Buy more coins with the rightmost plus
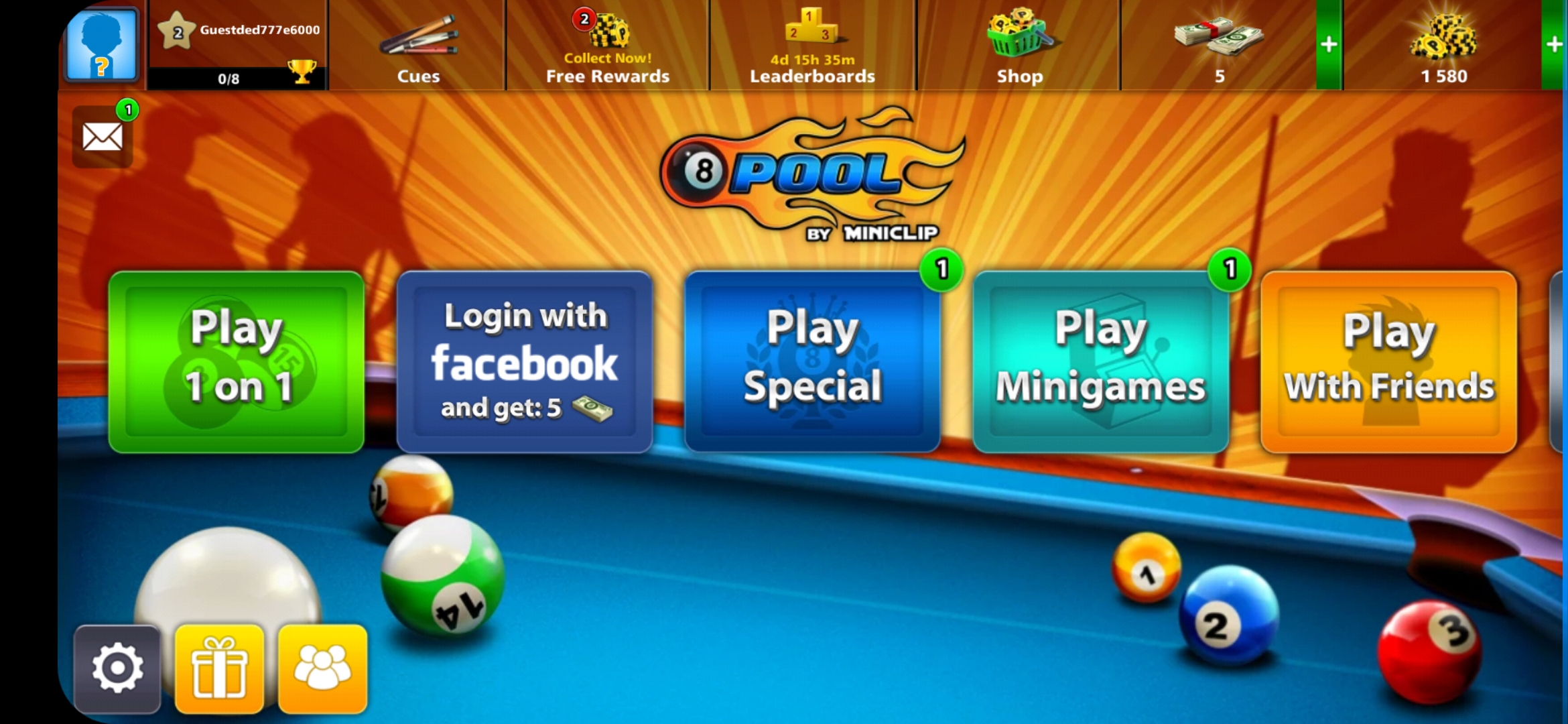 tap(1555, 46)
